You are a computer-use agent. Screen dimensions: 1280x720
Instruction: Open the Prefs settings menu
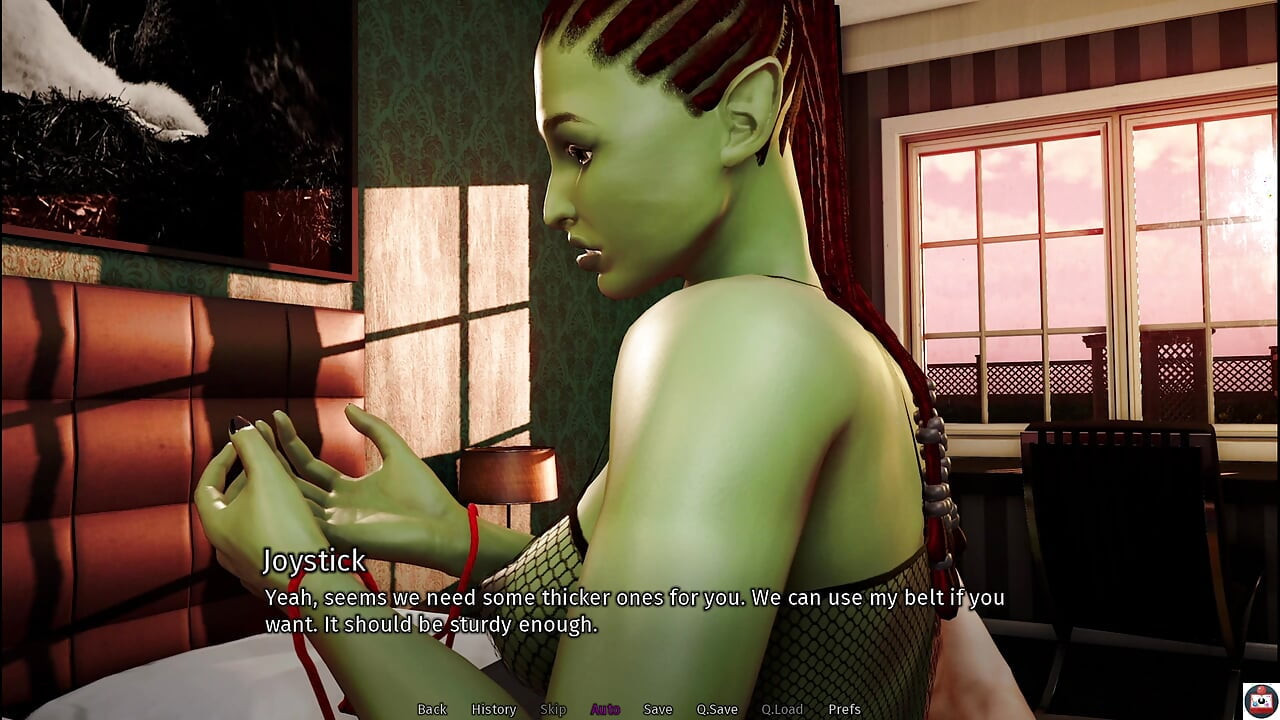pyautogui.click(x=844, y=709)
